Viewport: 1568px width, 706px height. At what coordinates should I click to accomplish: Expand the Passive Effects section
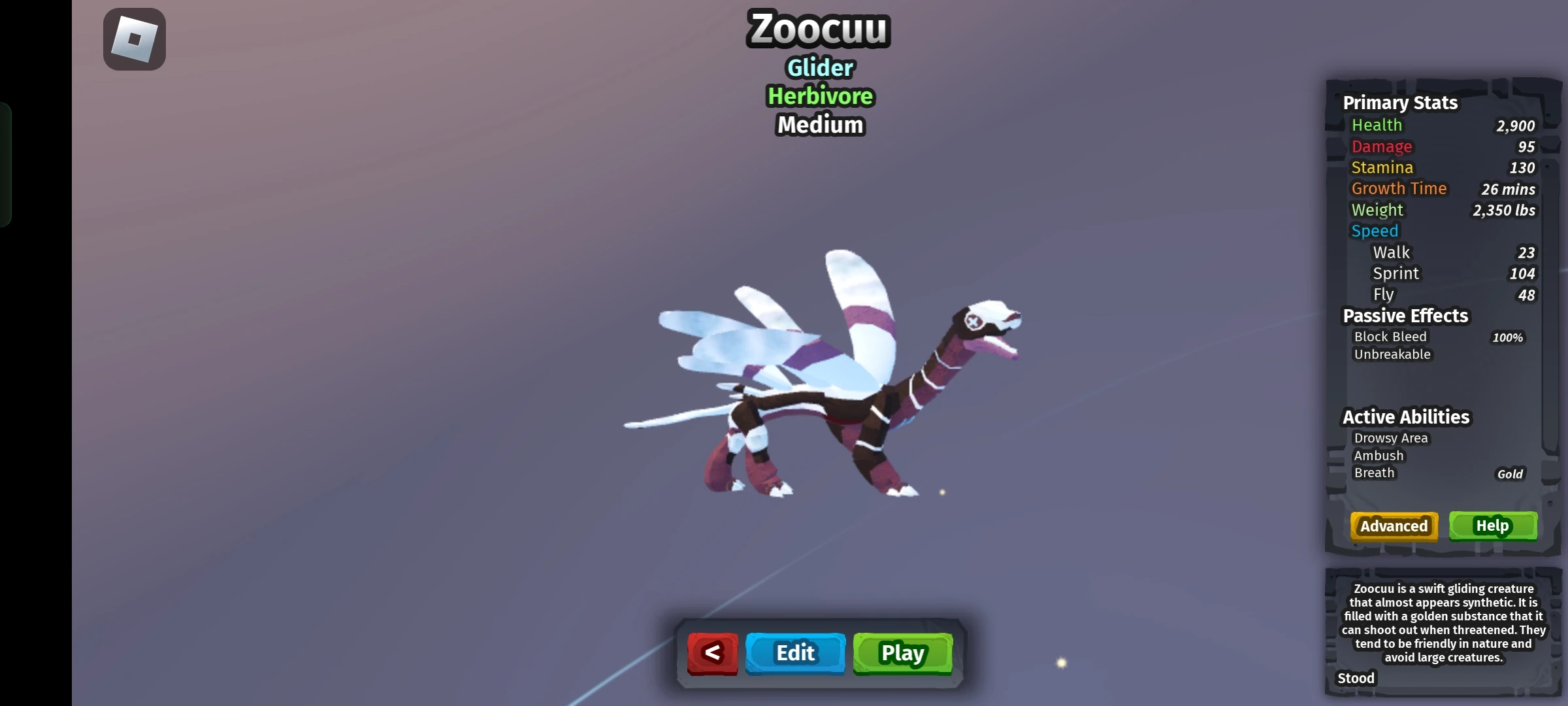1405,316
